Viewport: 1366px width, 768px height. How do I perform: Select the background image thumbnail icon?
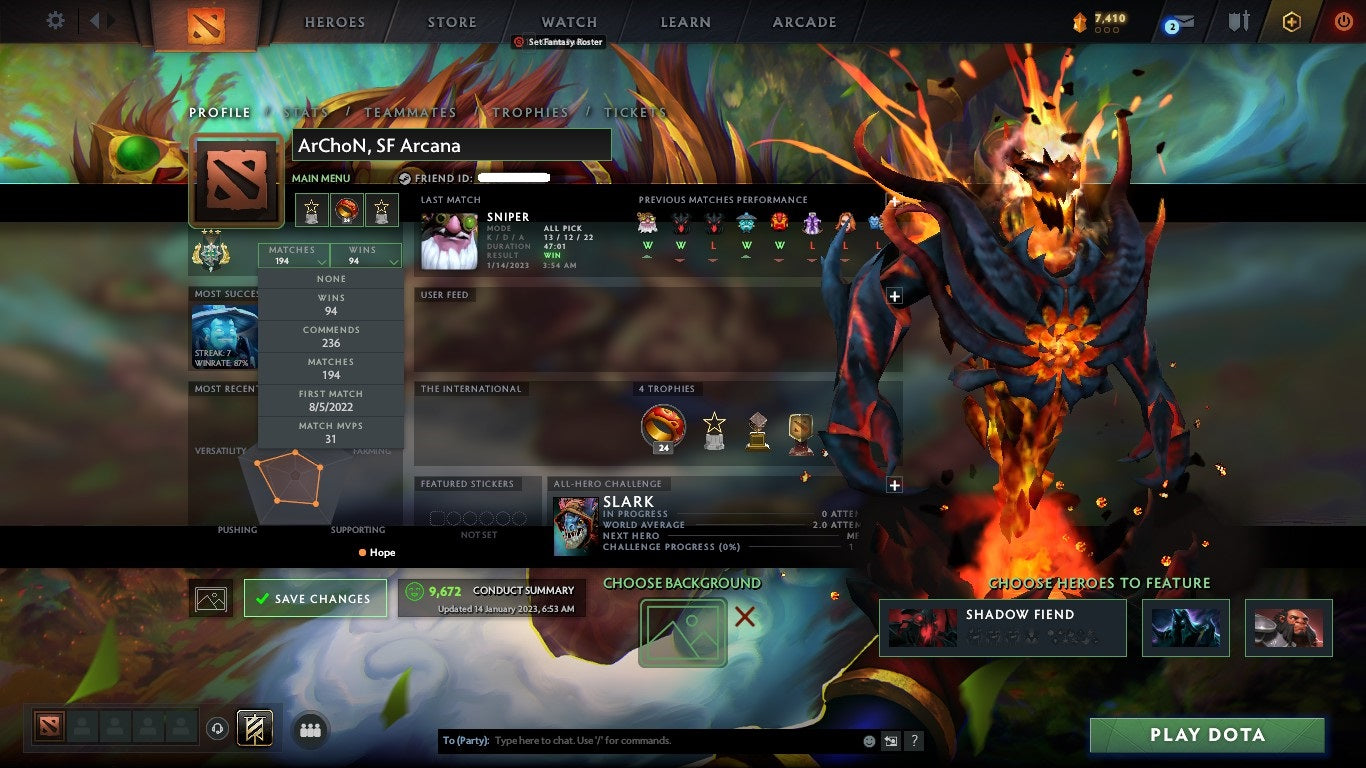[210, 598]
